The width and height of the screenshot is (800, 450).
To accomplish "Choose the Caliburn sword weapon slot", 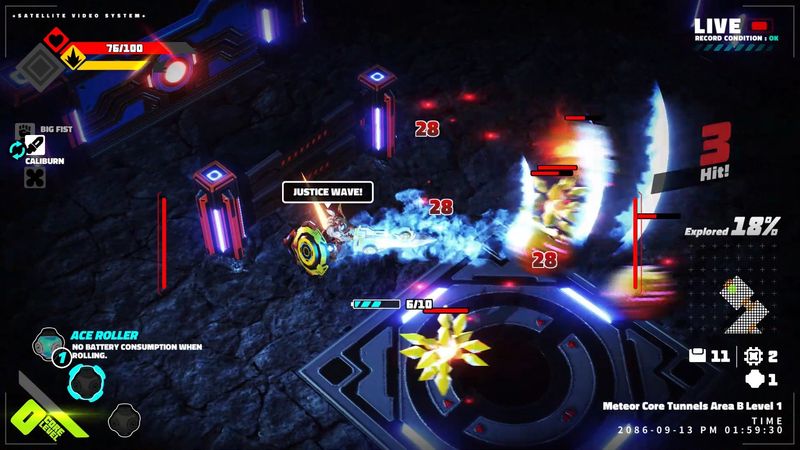I will [35, 146].
